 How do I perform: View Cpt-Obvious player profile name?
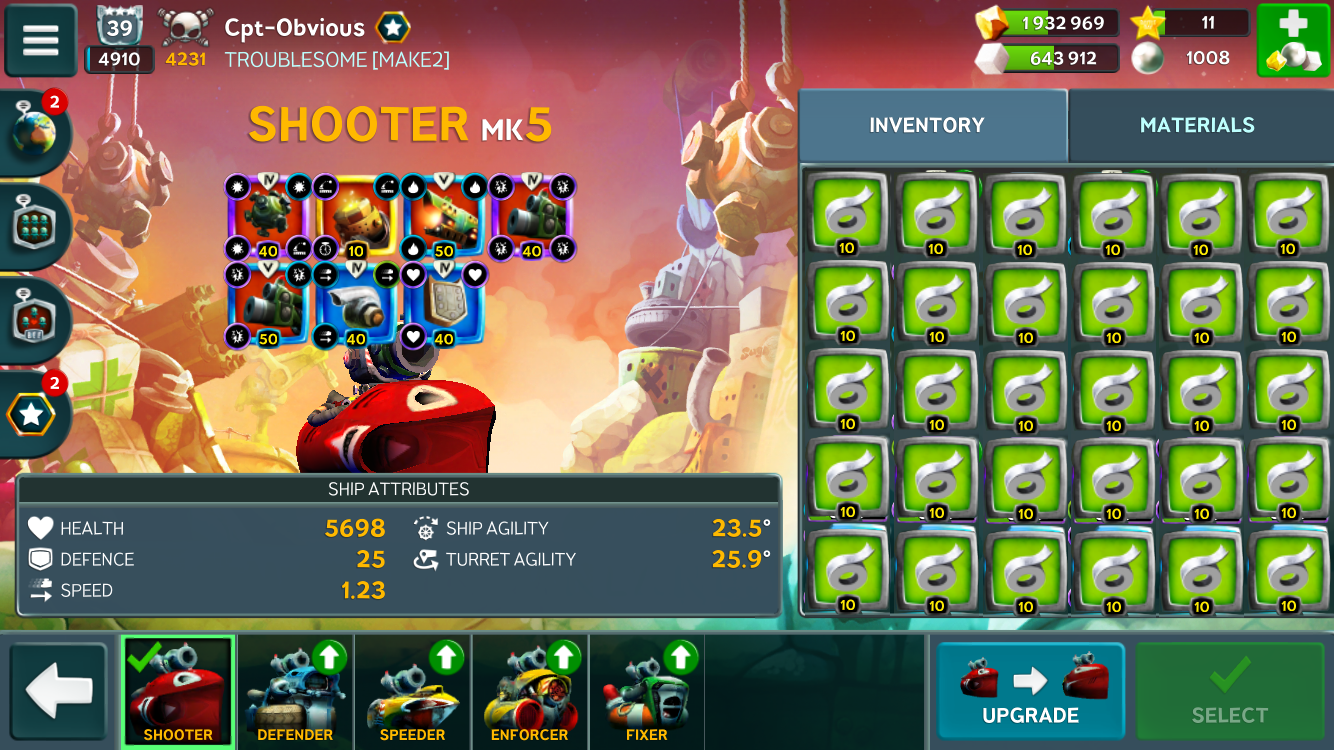pos(294,27)
